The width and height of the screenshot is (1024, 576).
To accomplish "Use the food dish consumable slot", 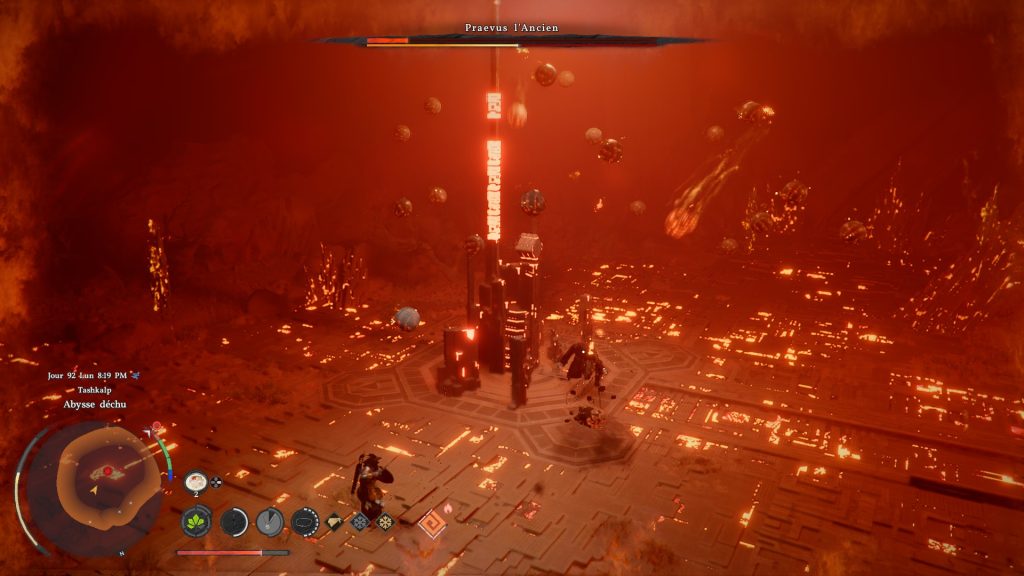I will [x=196, y=481].
